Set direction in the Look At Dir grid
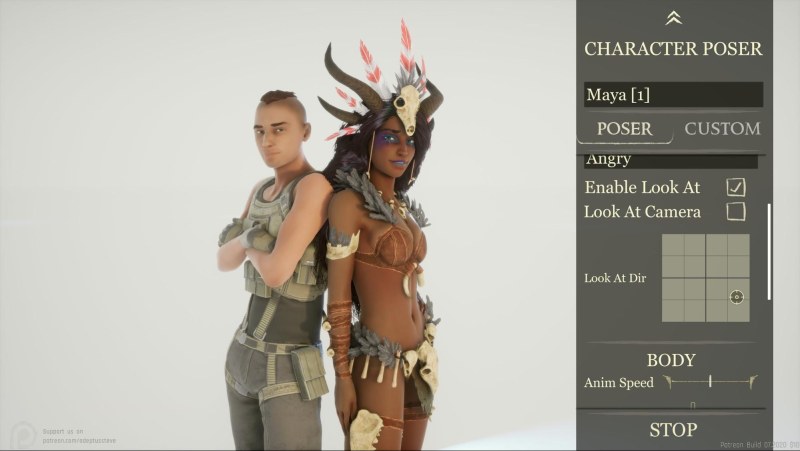Screen dimensions: 800x451 705,278
